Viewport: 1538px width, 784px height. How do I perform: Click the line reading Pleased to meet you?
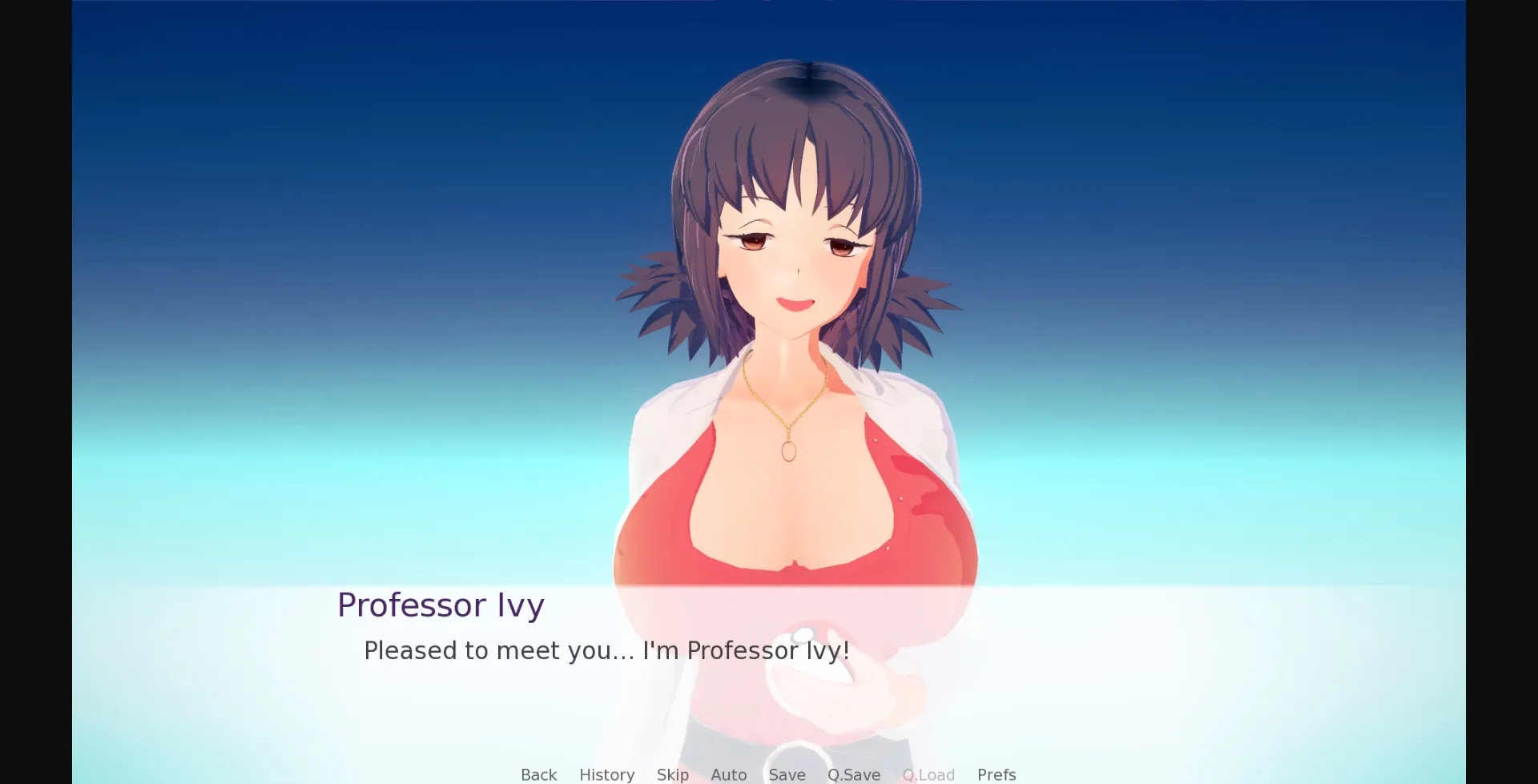(606, 650)
